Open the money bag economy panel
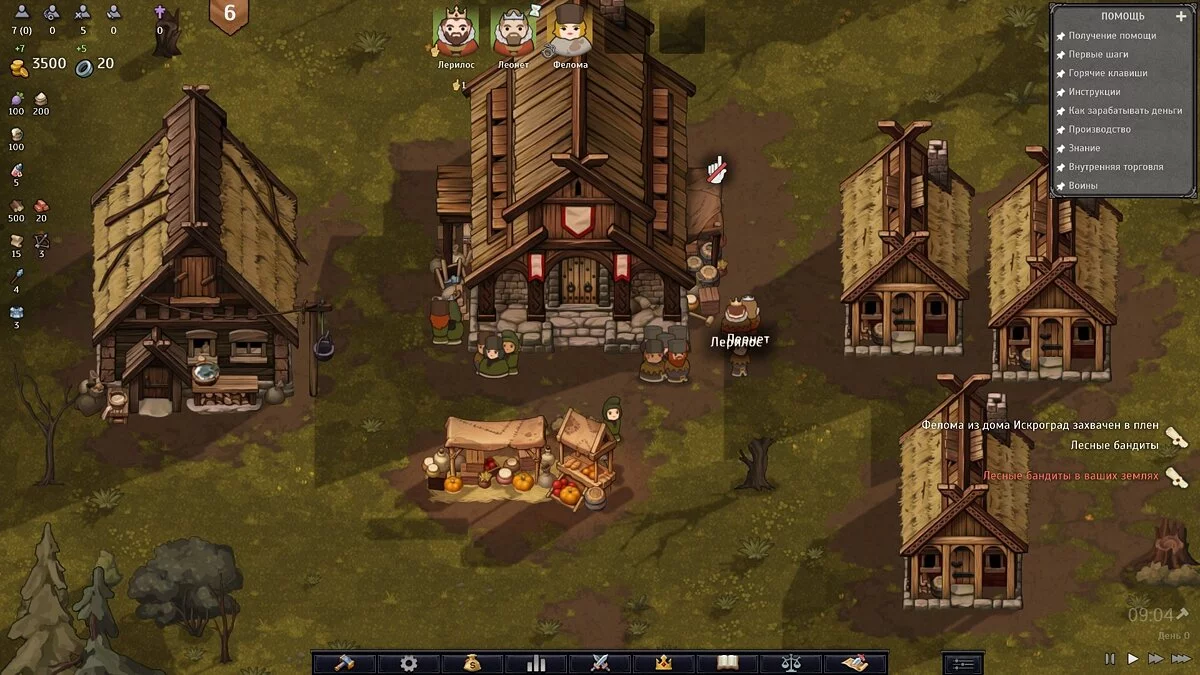This screenshot has height=675, width=1200. click(x=471, y=663)
